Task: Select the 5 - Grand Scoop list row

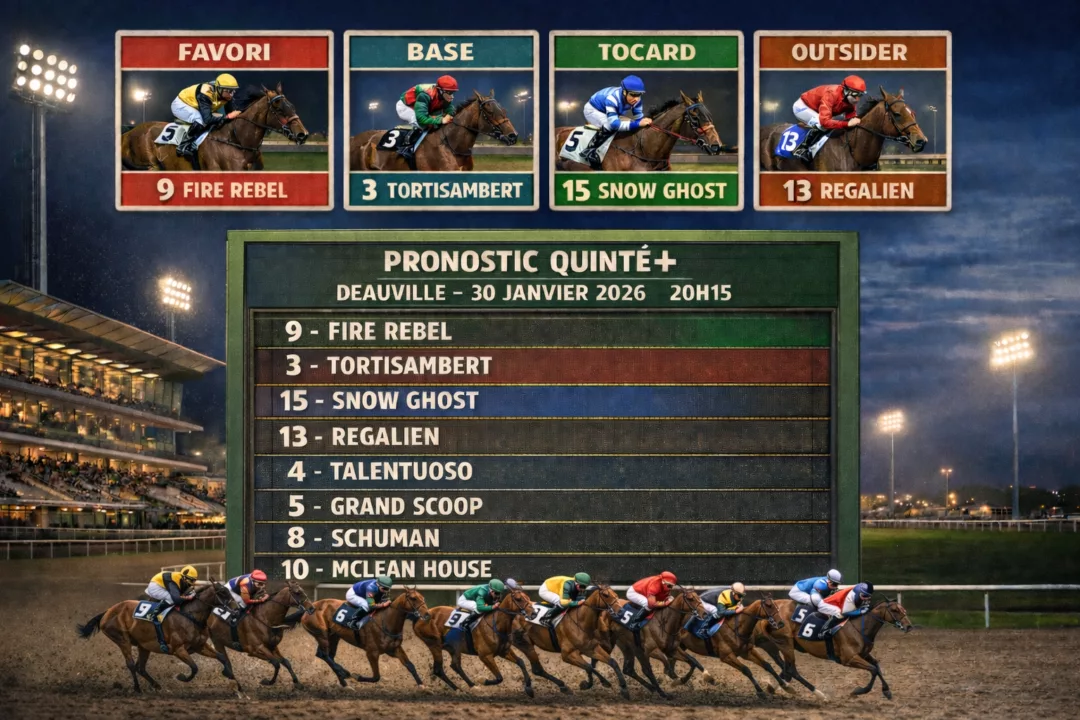Action: coord(541,506)
